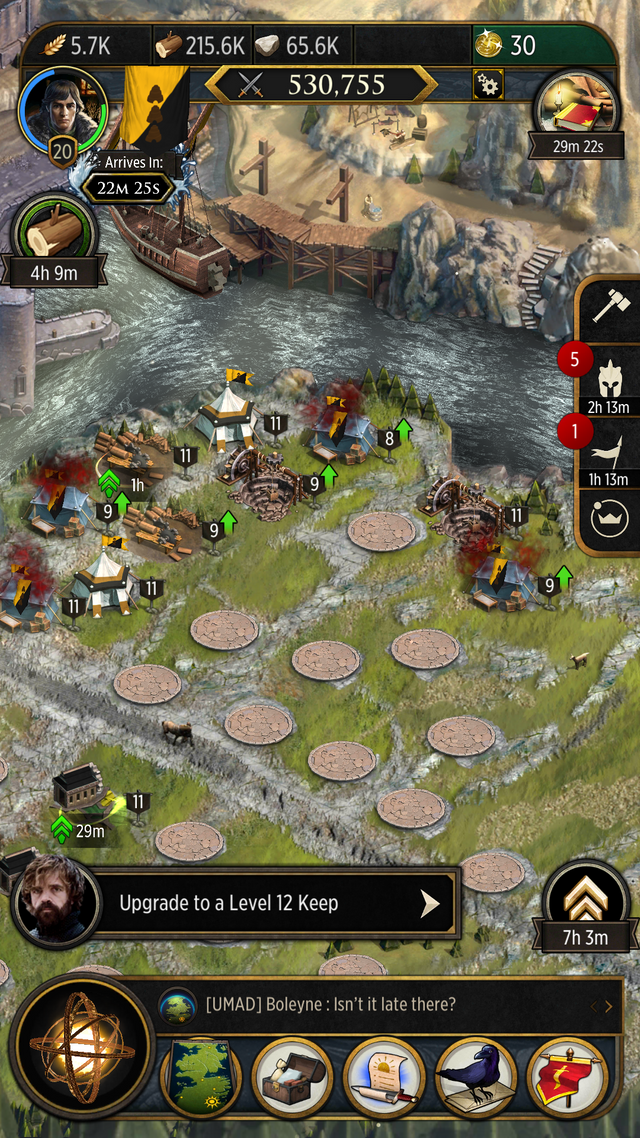Tap the 29m upgrade timer on the storehouse
The width and height of the screenshot is (640, 1138).
click(80, 831)
